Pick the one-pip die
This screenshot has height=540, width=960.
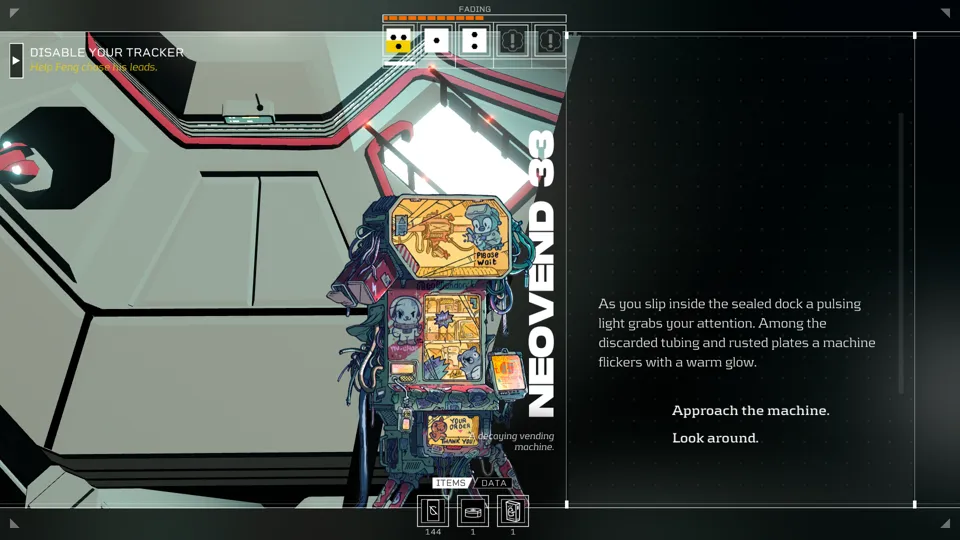(437, 41)
